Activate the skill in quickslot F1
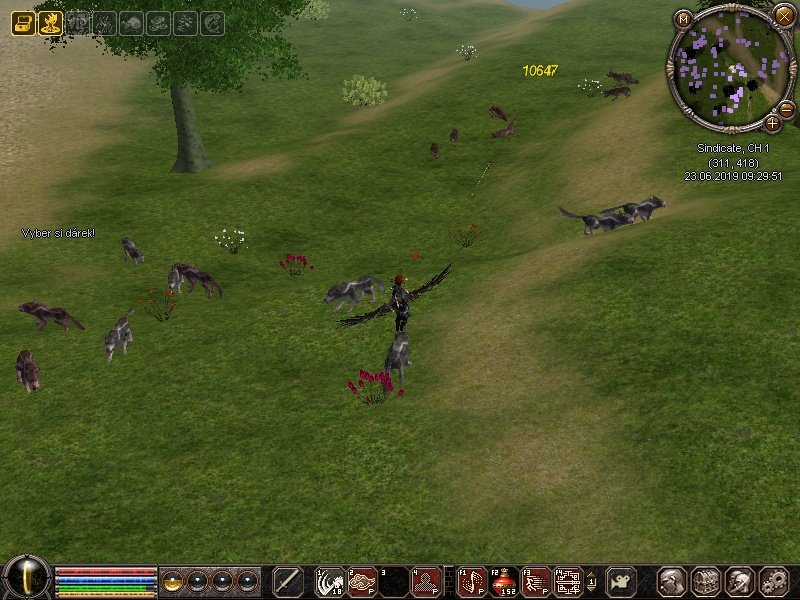The image size is (800, 600). pos(472,581)
